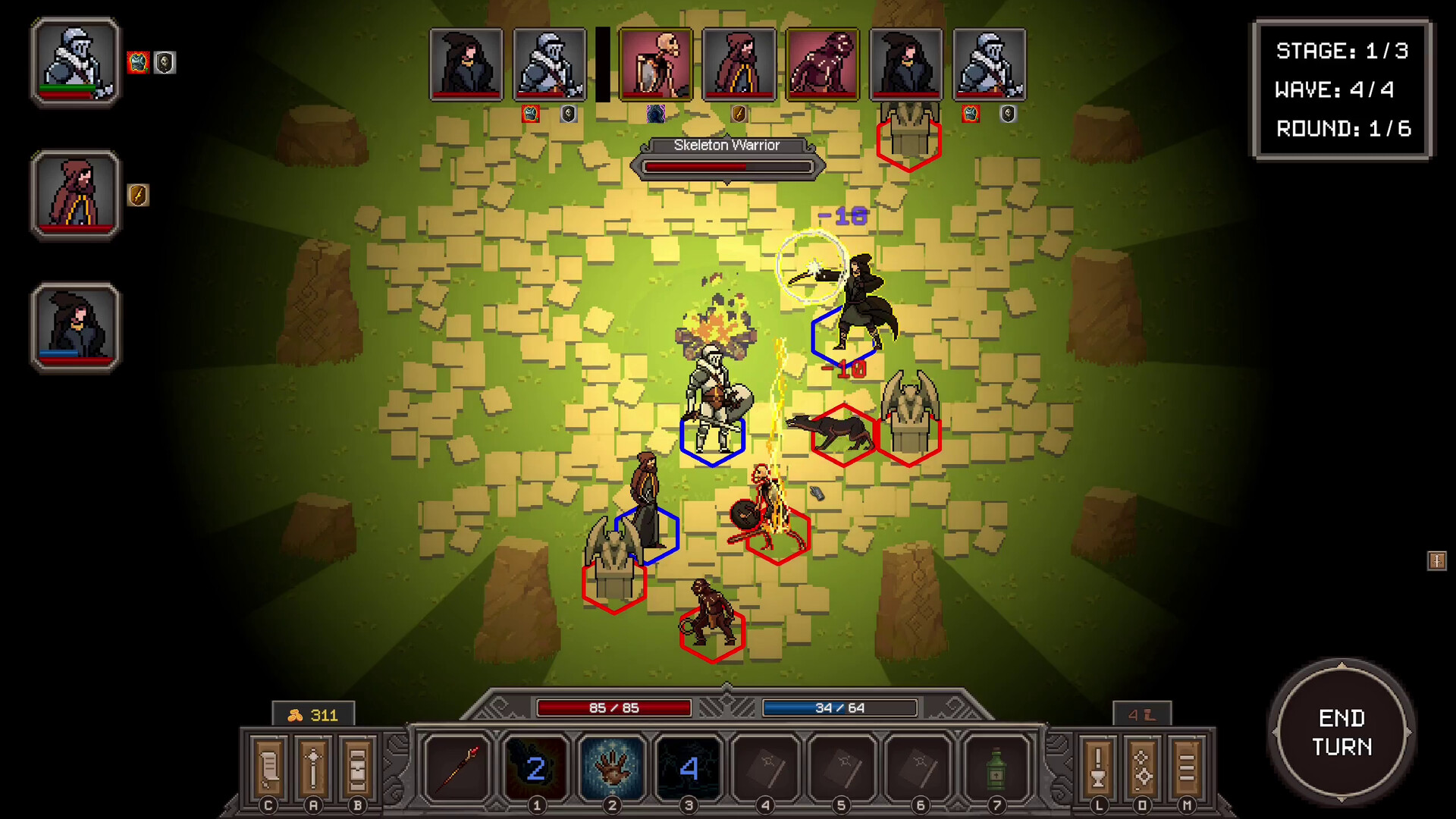This screenshot has height=819, width=1456.
Task: Click the Skeleton Warrior health bar above the battlefield
Action: 726,166
